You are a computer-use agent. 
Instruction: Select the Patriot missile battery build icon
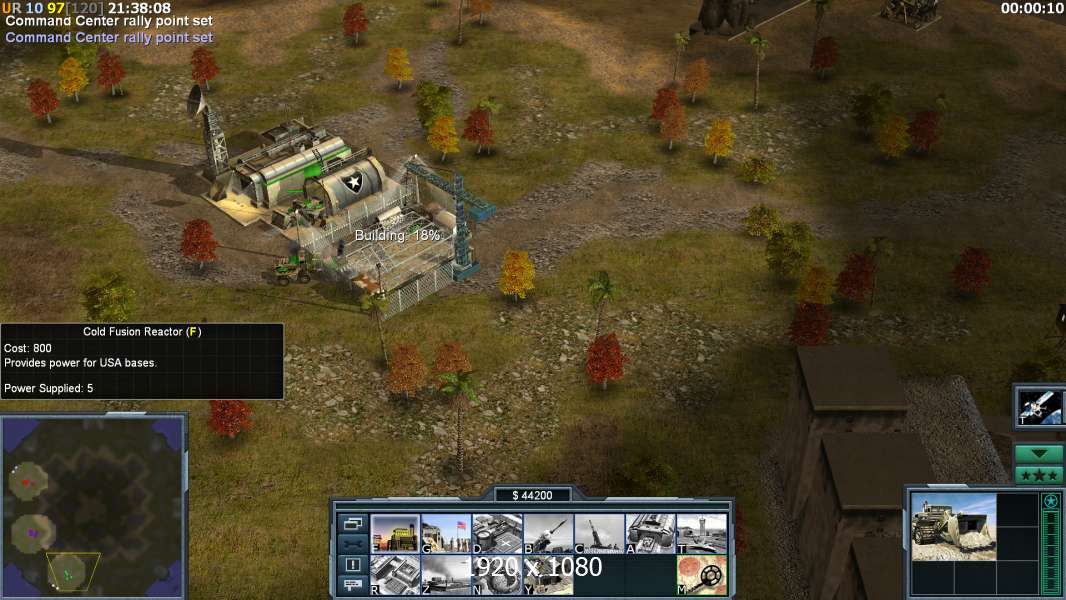click(548, 533)
